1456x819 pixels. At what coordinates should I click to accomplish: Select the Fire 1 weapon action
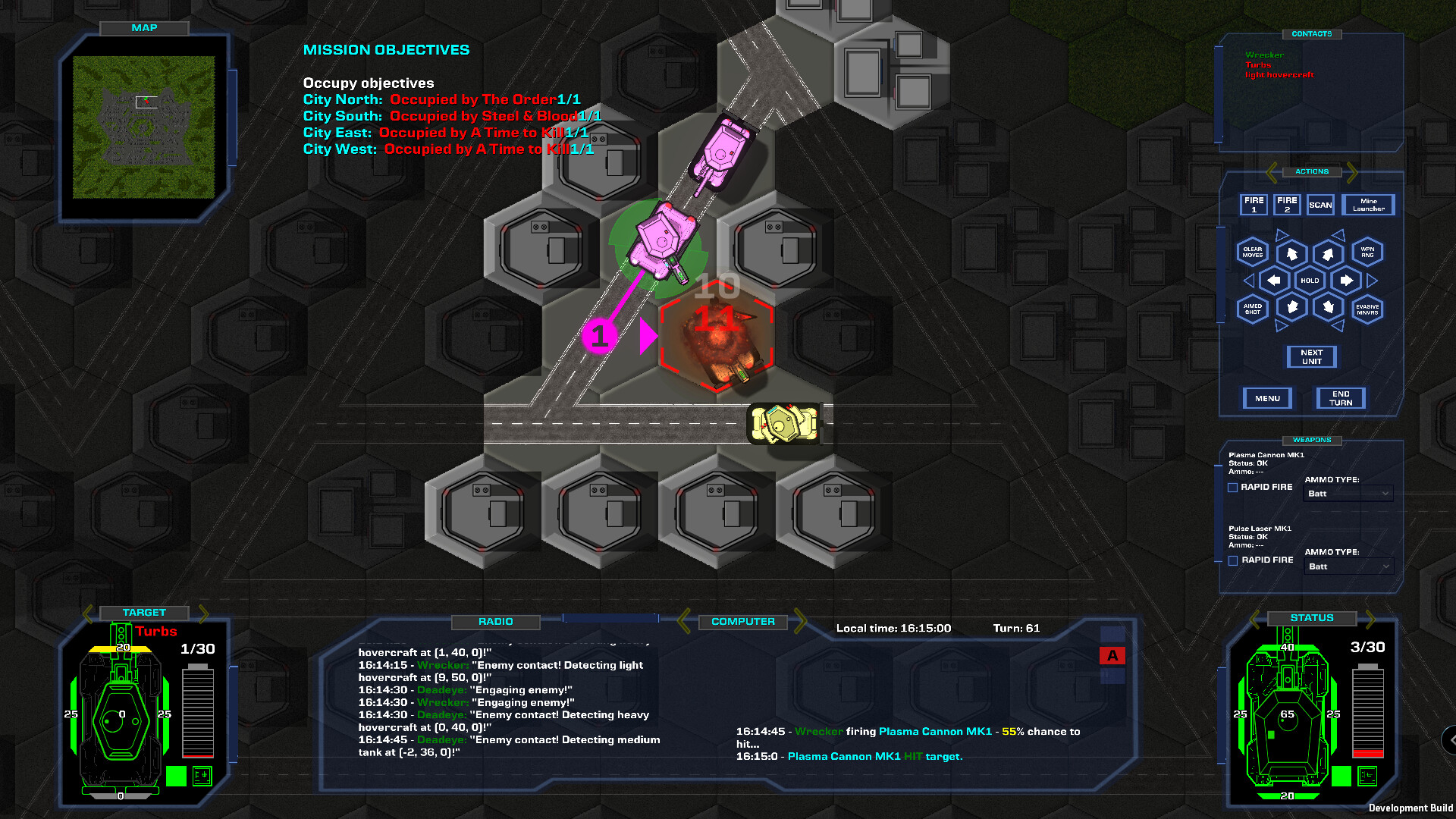(1253, 205)
